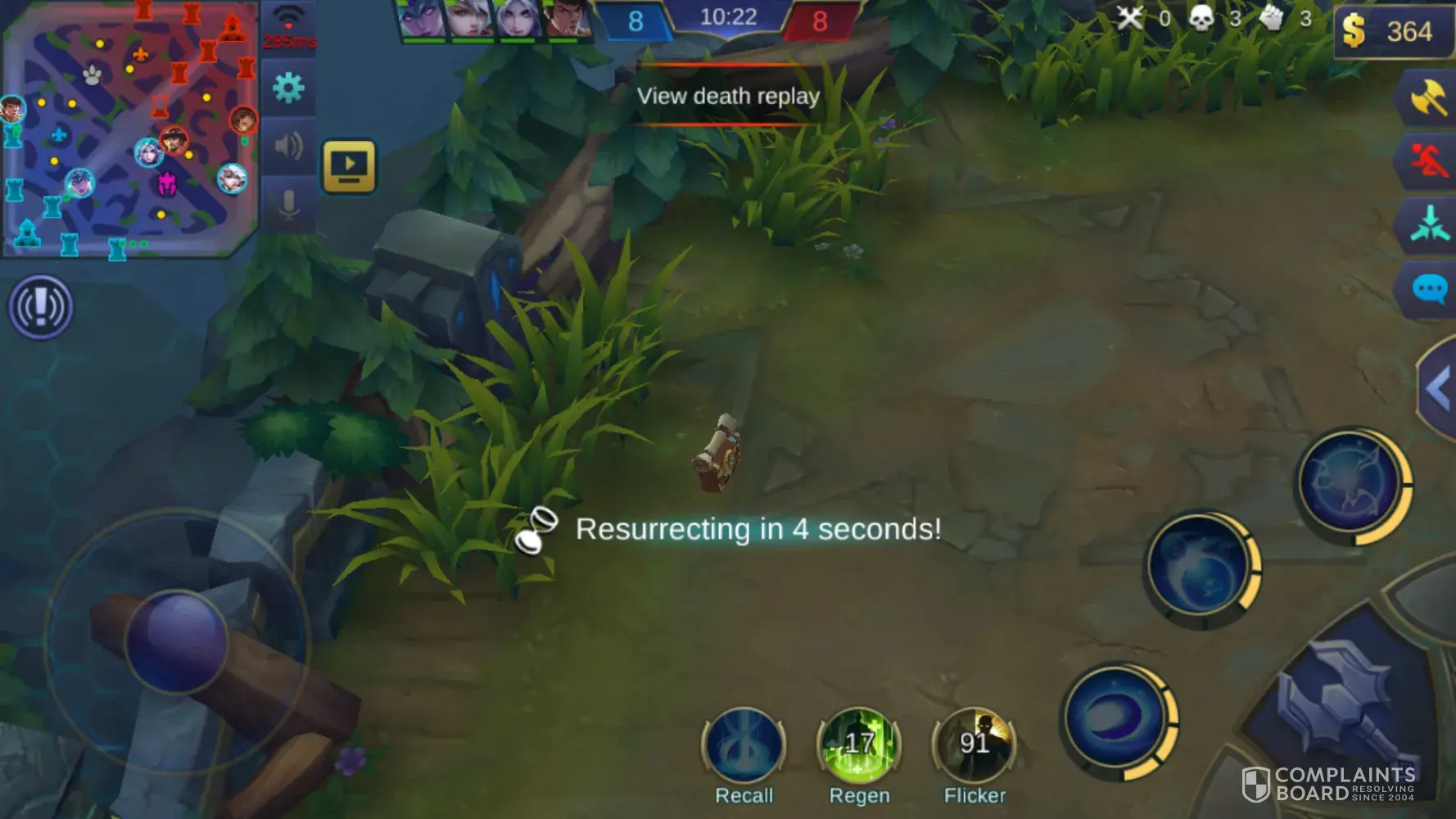Open the gear settings menu
The height and width of the screenshot is (819, 1456).
pos(288,88)
